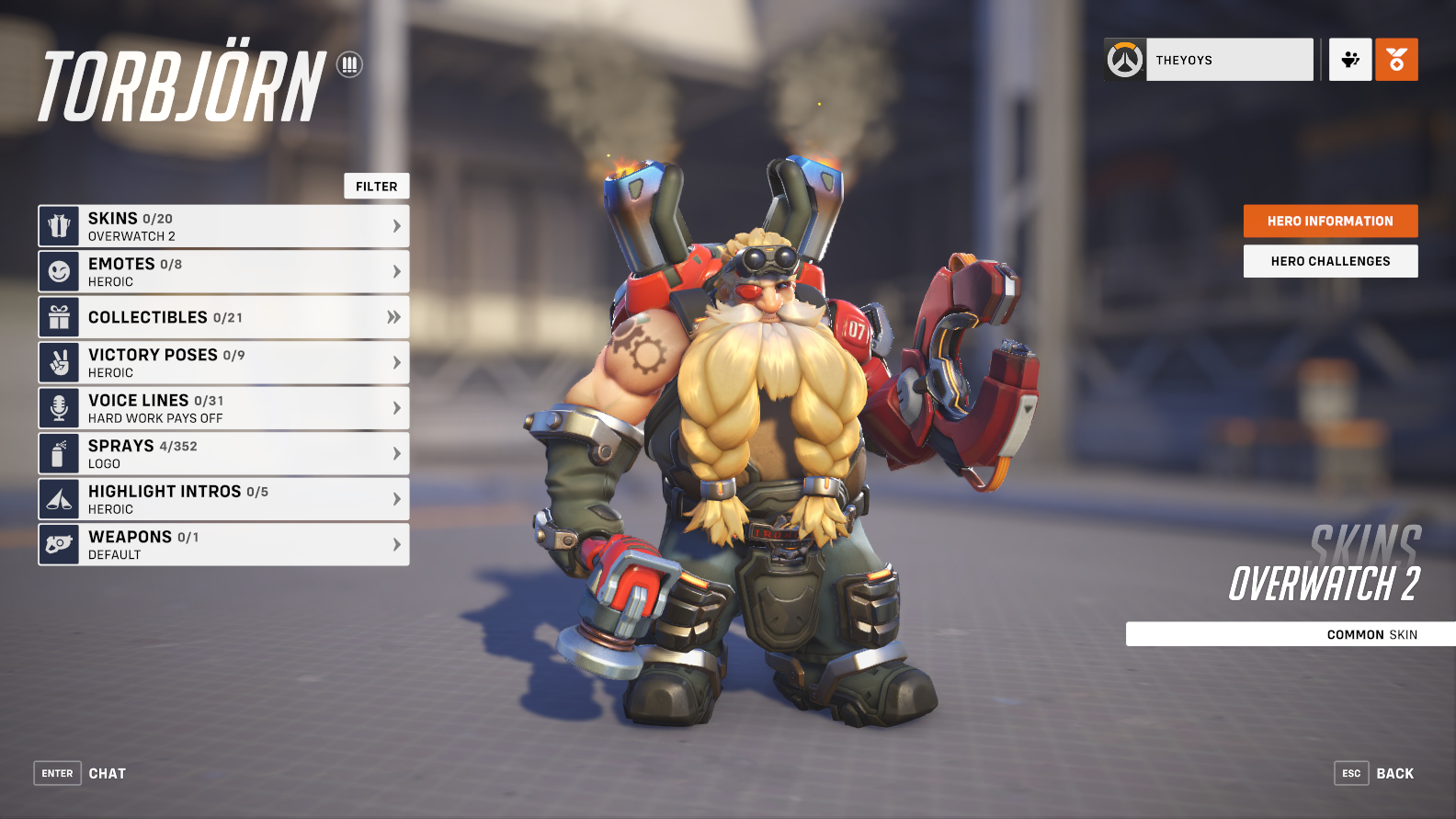
Task: Click the medal icon next to TORBJÖRN
Action: click(x=350, y=64)
